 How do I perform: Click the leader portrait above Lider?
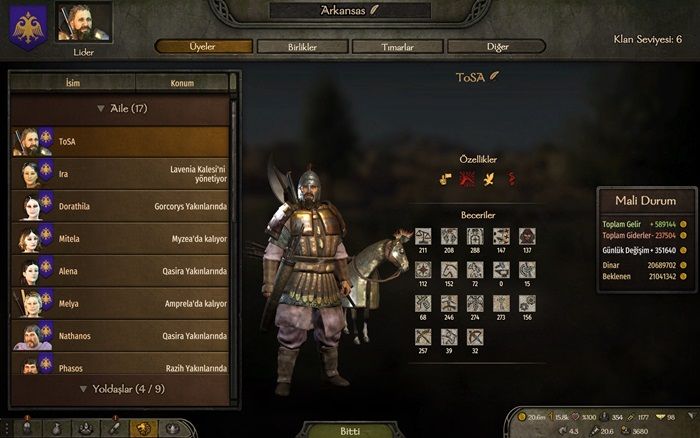click(84, 22)
